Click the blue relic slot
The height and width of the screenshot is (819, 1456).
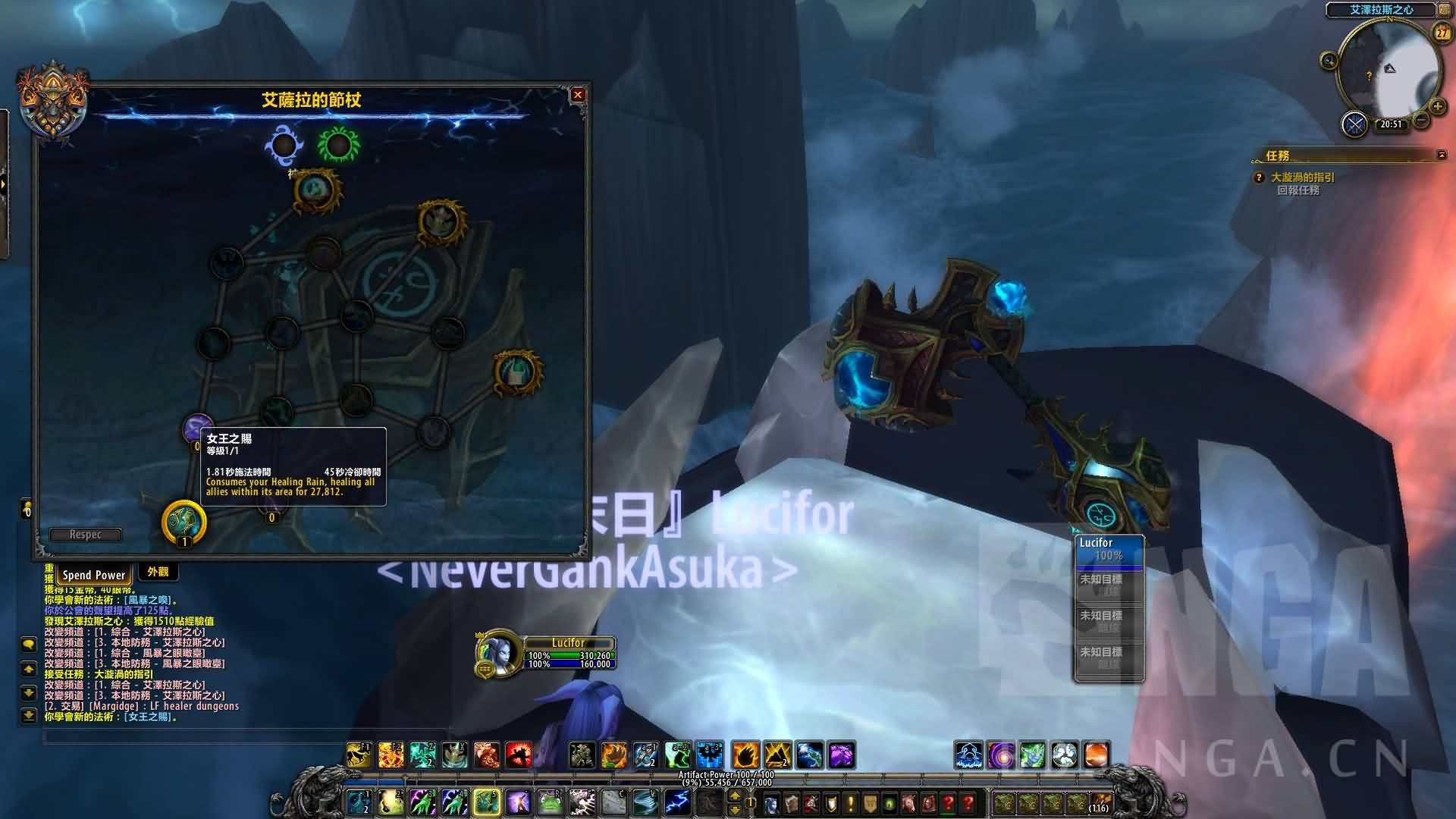coord(284,144)
